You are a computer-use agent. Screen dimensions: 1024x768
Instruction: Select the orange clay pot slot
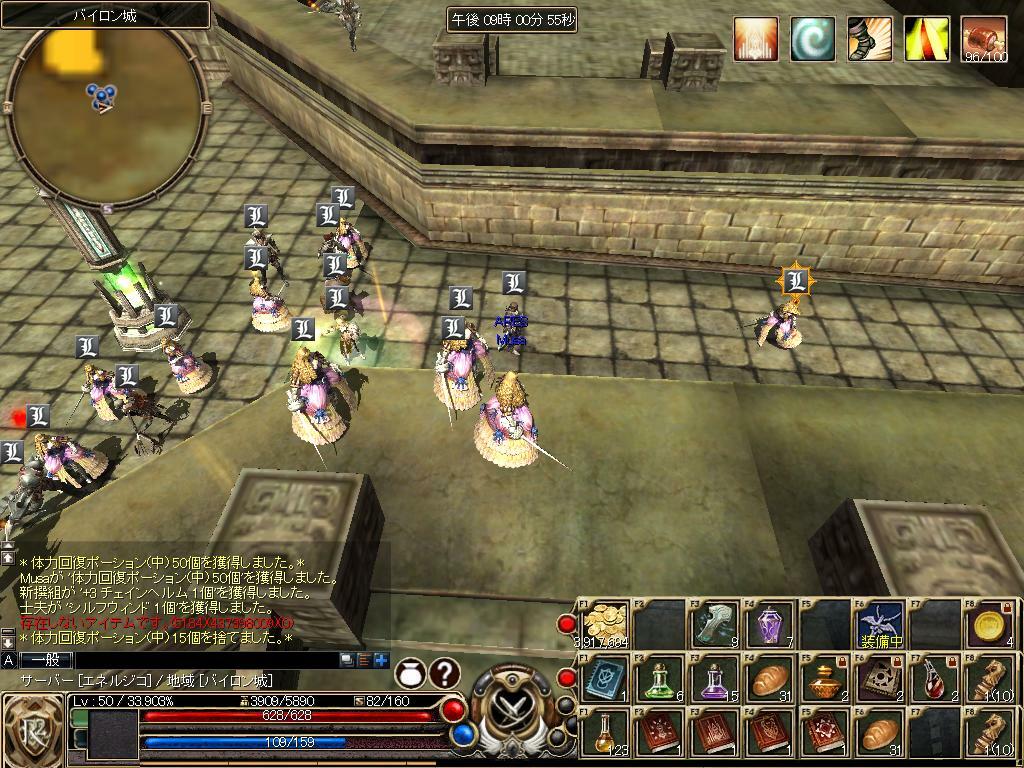point(824,680)
